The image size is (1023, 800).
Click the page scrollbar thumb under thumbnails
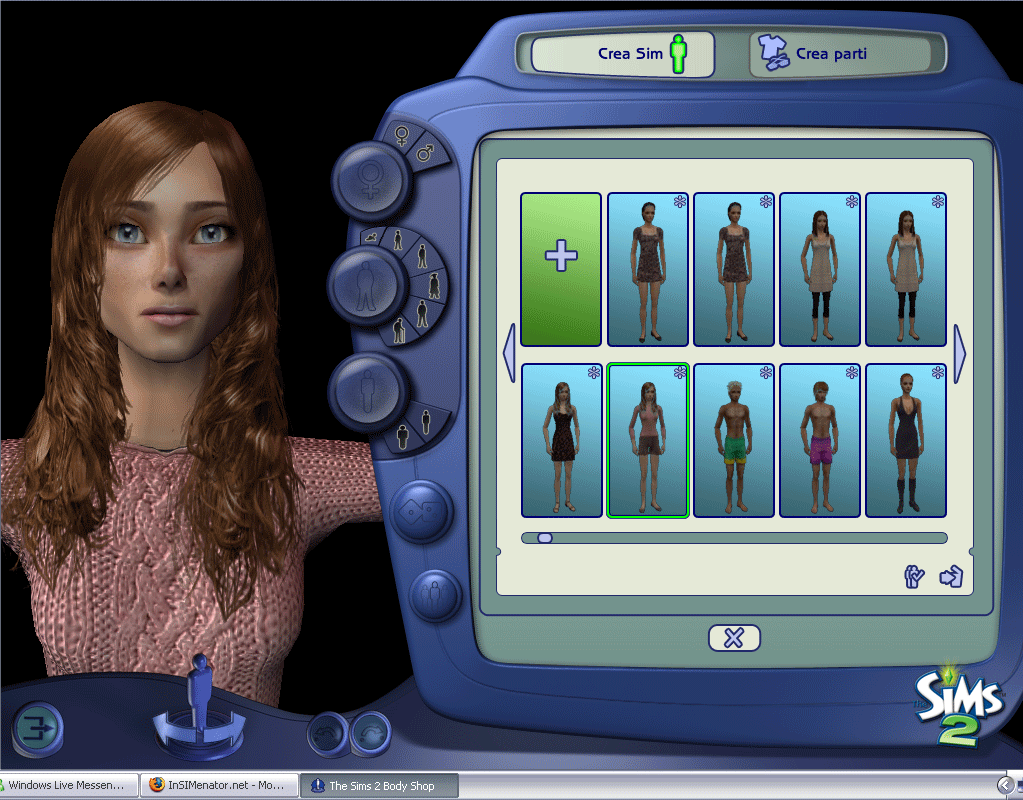pyautogui.click(x=545, y=538)
